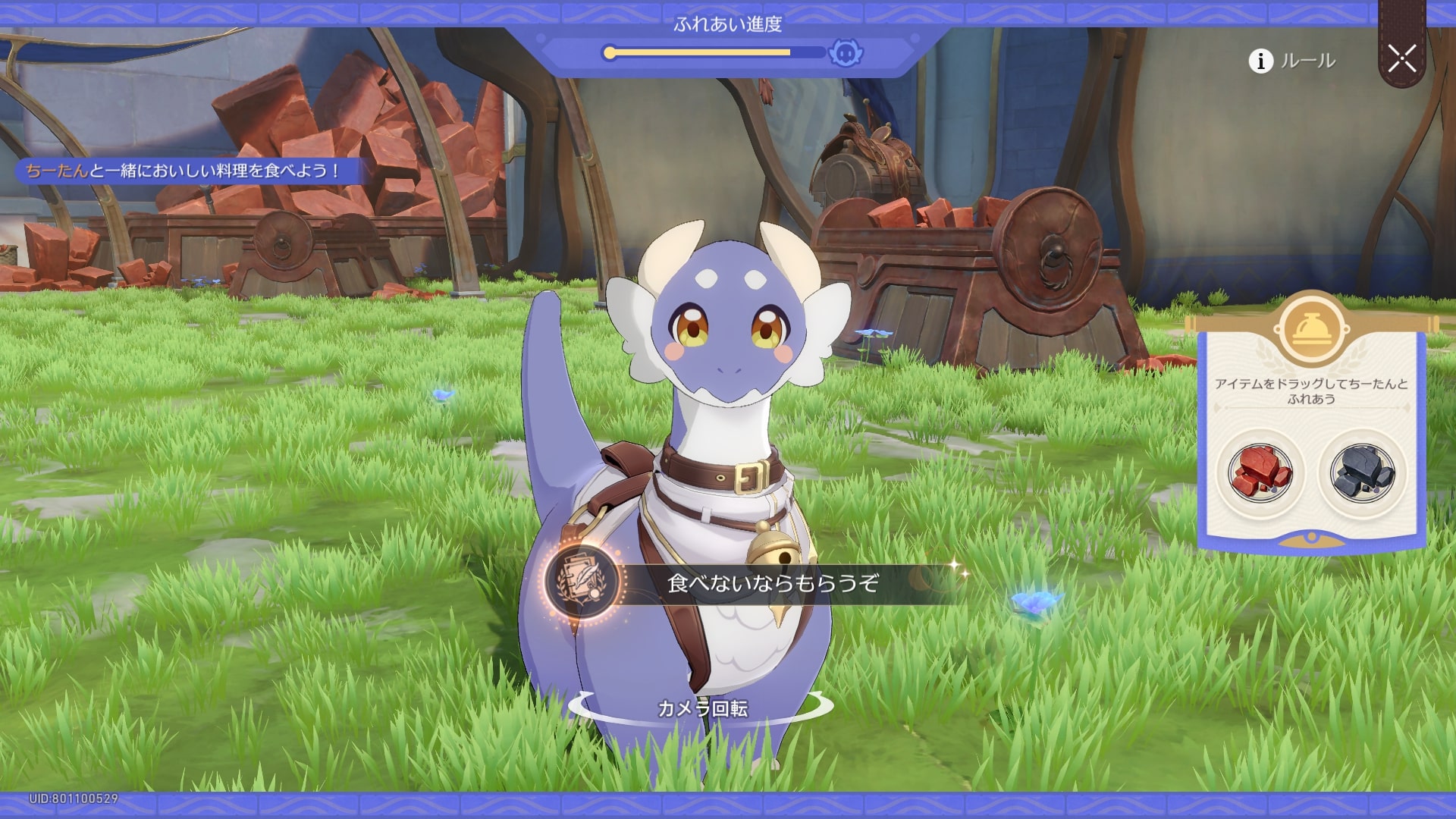Close the interaction screen with the X
Image resolution: width=1456 pixels, height=819 pixels.
tap(1401, 58)
